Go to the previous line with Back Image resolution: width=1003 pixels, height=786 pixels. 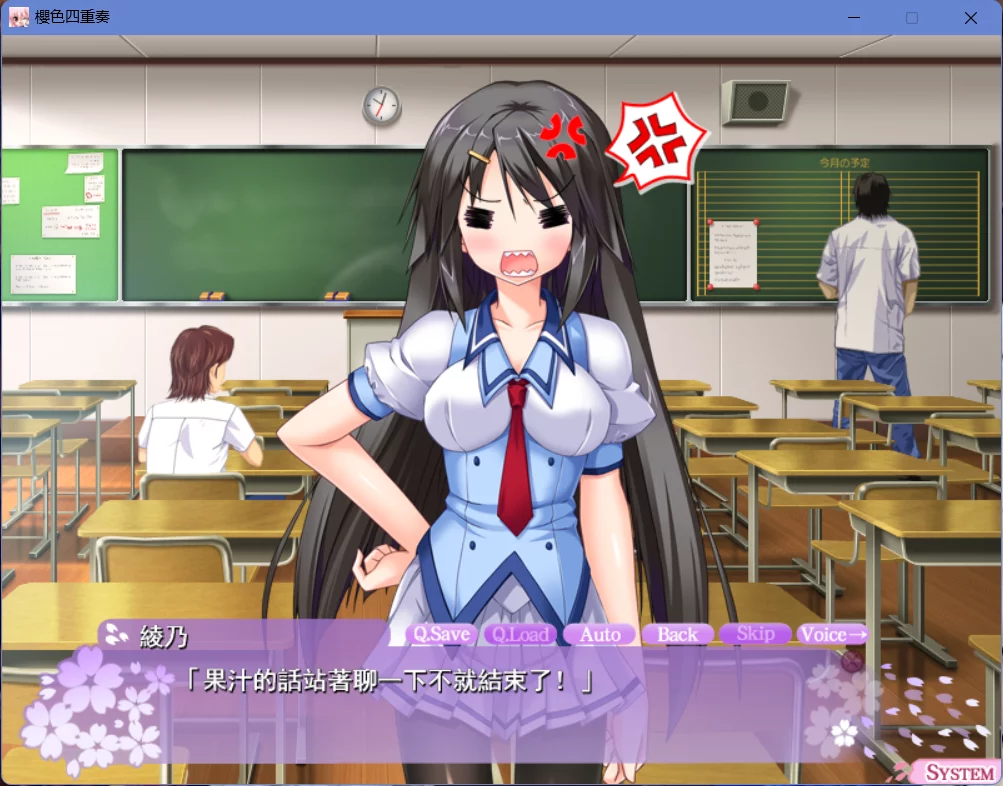[677, 634]
